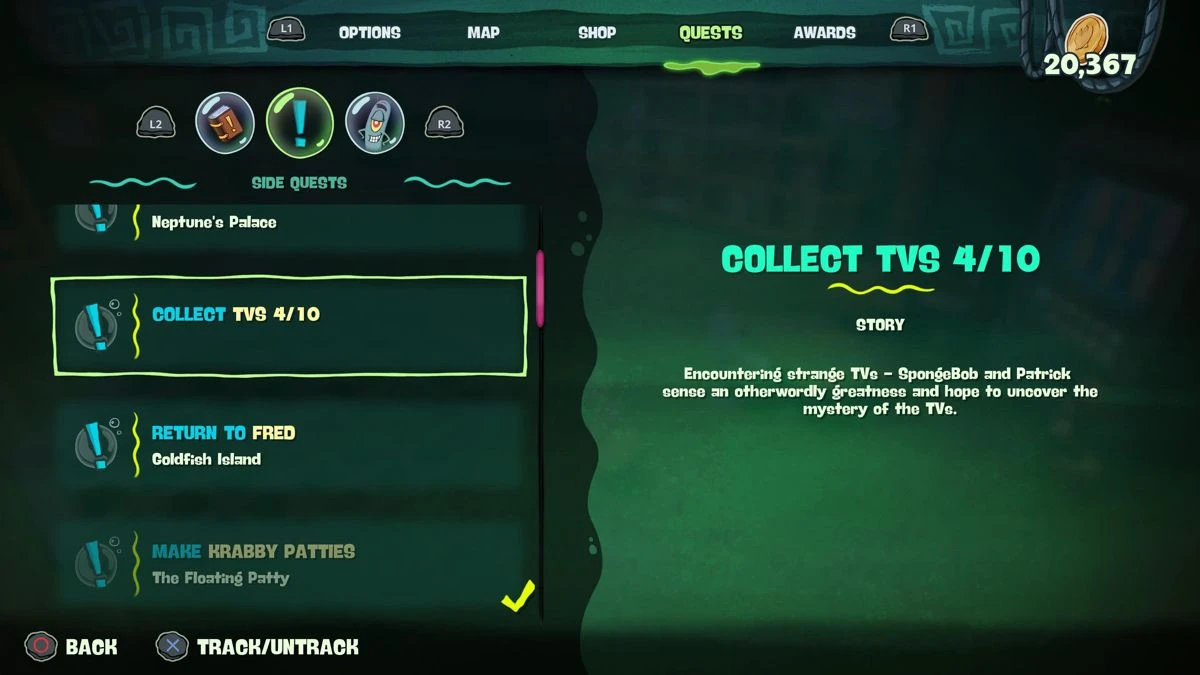Select the Quests tab
Screen dimensions: 1200x675
point(710,33)
